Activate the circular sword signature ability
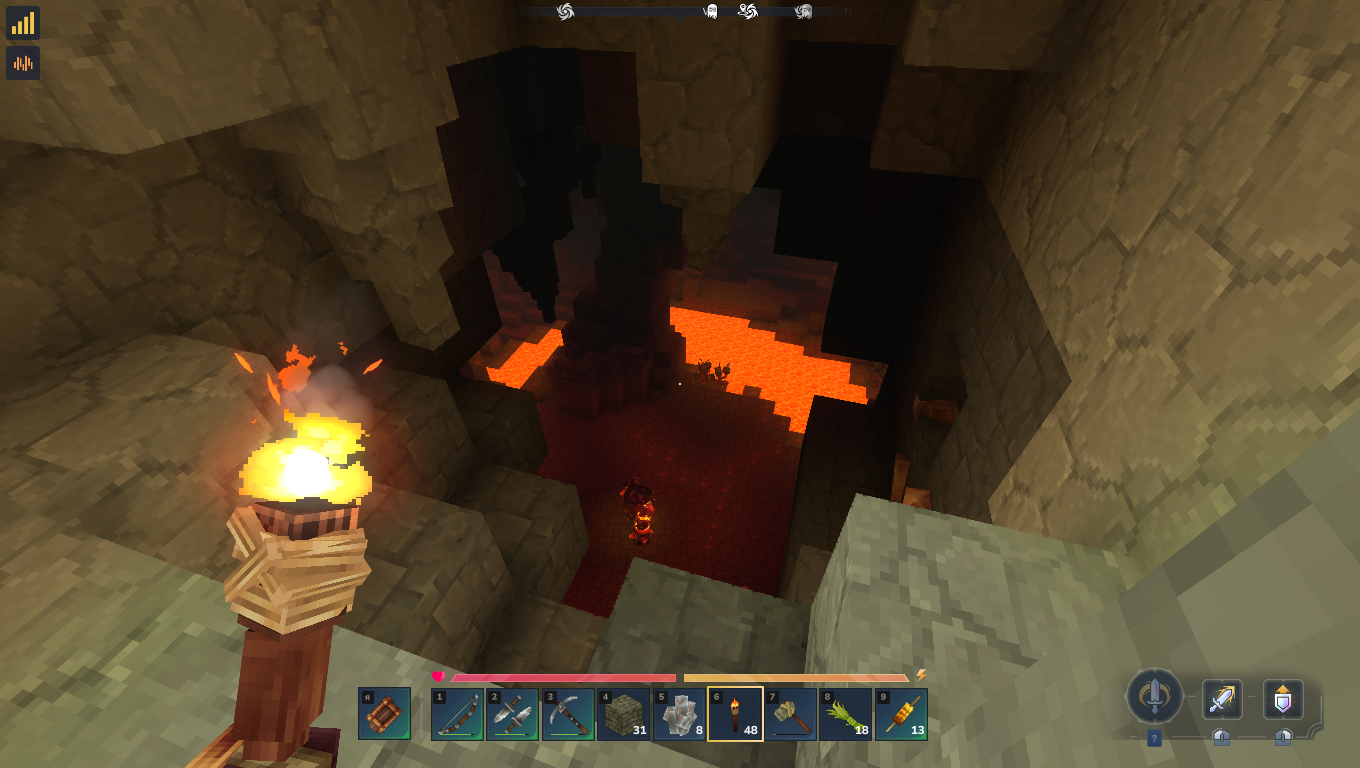The image size is (1360, 768). [x=1154, y=696]
